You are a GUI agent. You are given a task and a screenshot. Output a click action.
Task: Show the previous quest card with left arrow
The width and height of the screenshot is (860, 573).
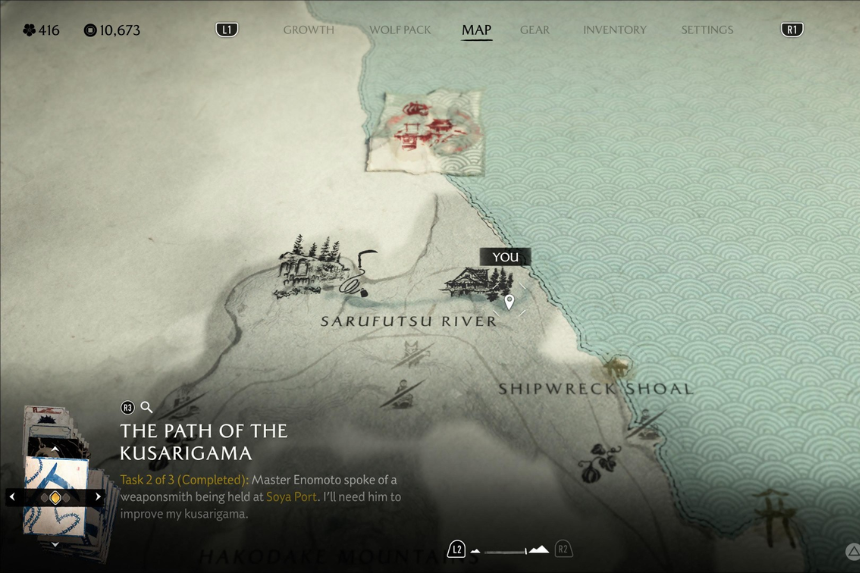(x=12, y=497)
